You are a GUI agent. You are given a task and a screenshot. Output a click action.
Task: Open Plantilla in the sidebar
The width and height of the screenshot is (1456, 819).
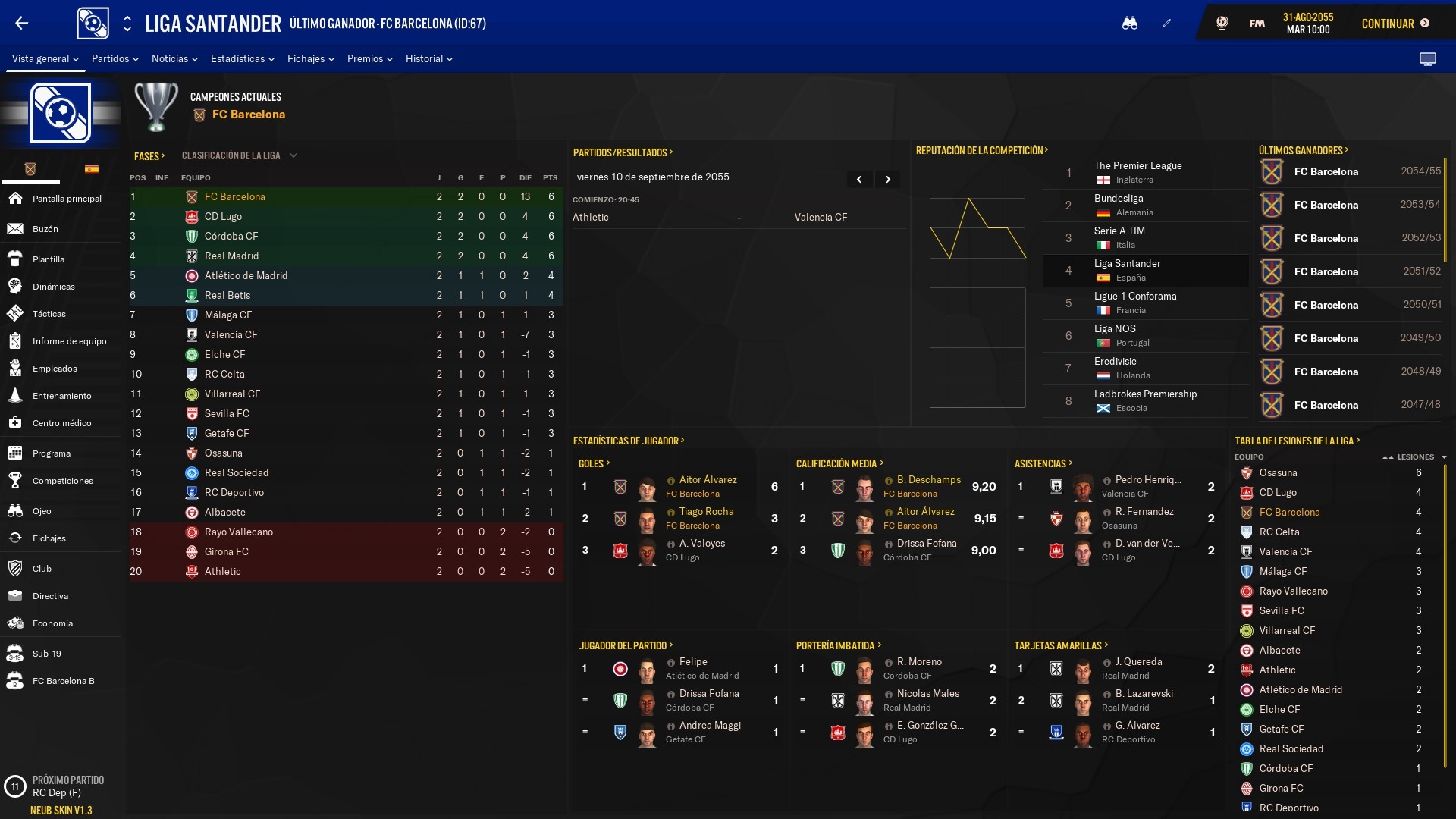[x=49, y=259]
